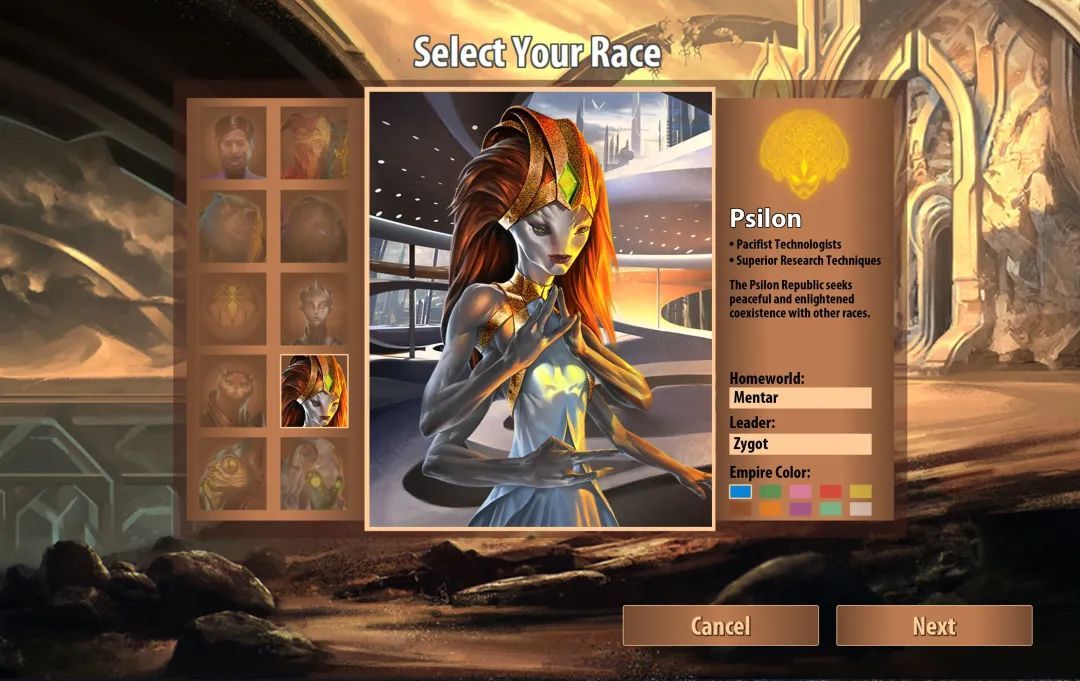
Task: Select the cat race portrait
Action: [232, 391]
